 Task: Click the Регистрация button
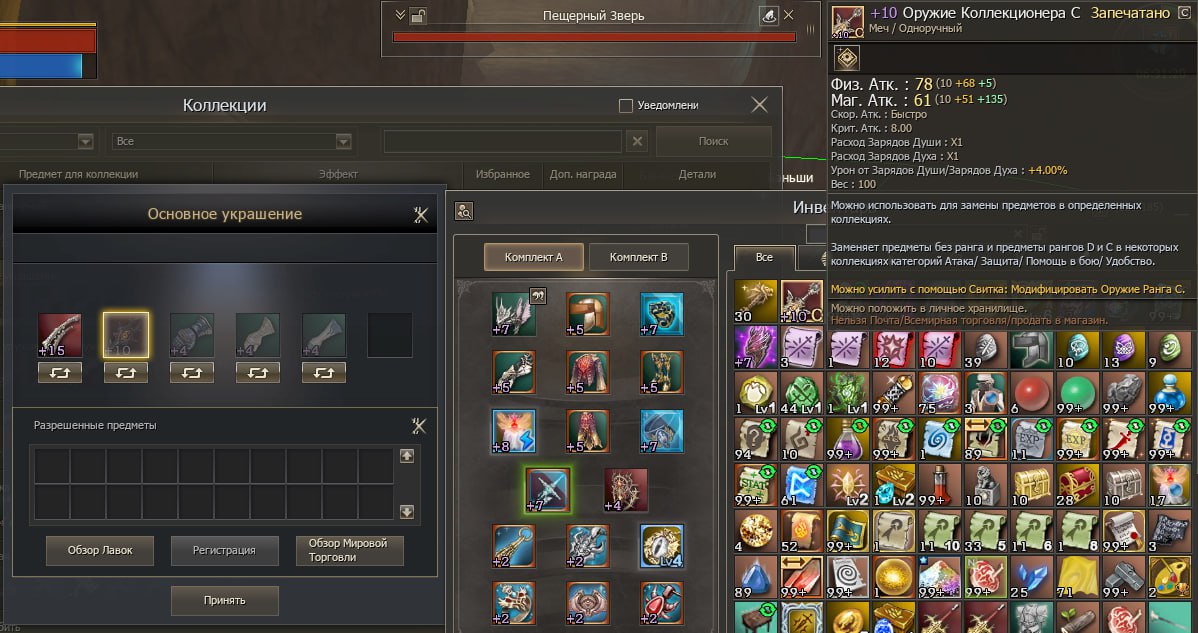pyautogui.click(x=225, y=550)
